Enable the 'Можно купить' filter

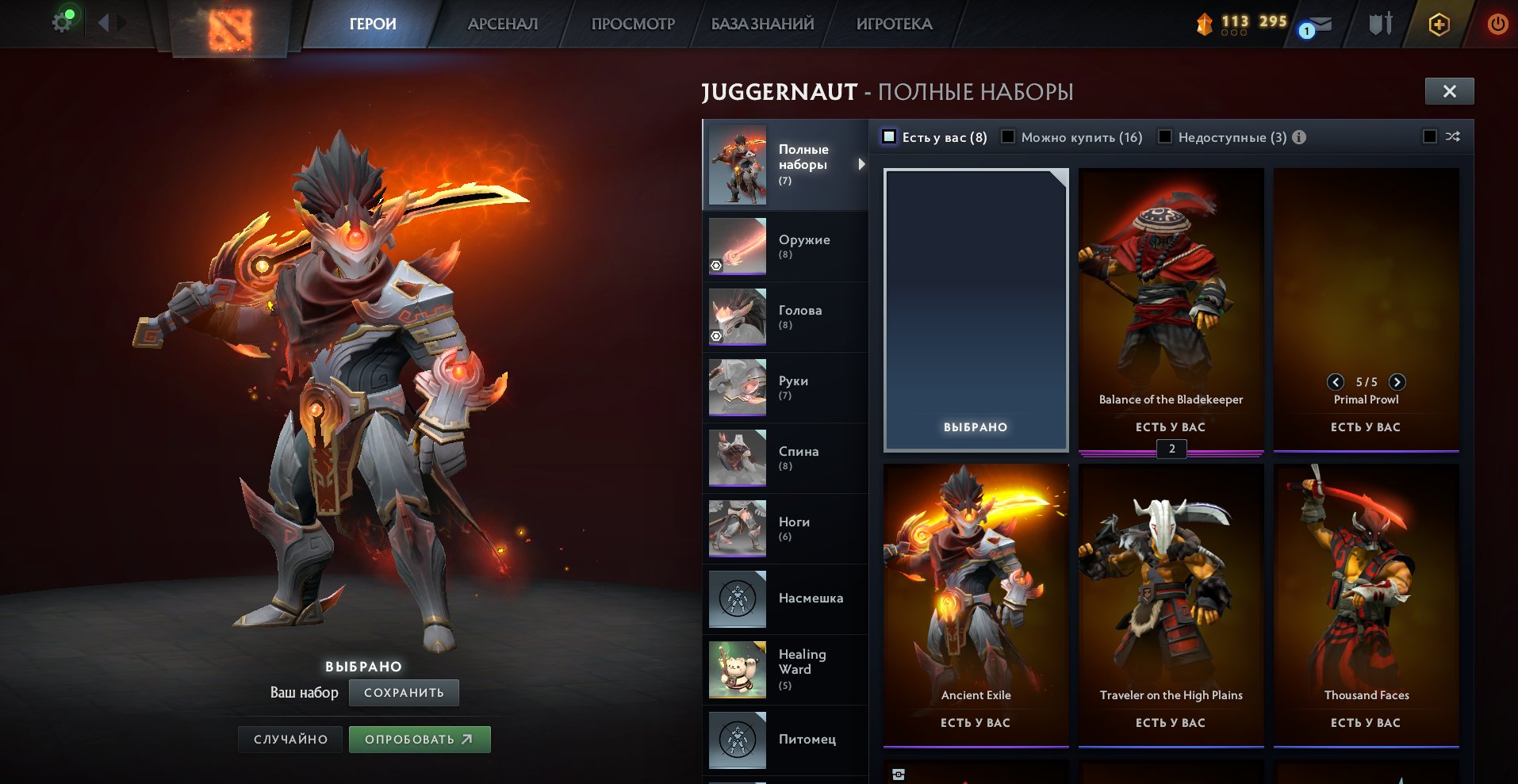click(x=1008, y=137)
